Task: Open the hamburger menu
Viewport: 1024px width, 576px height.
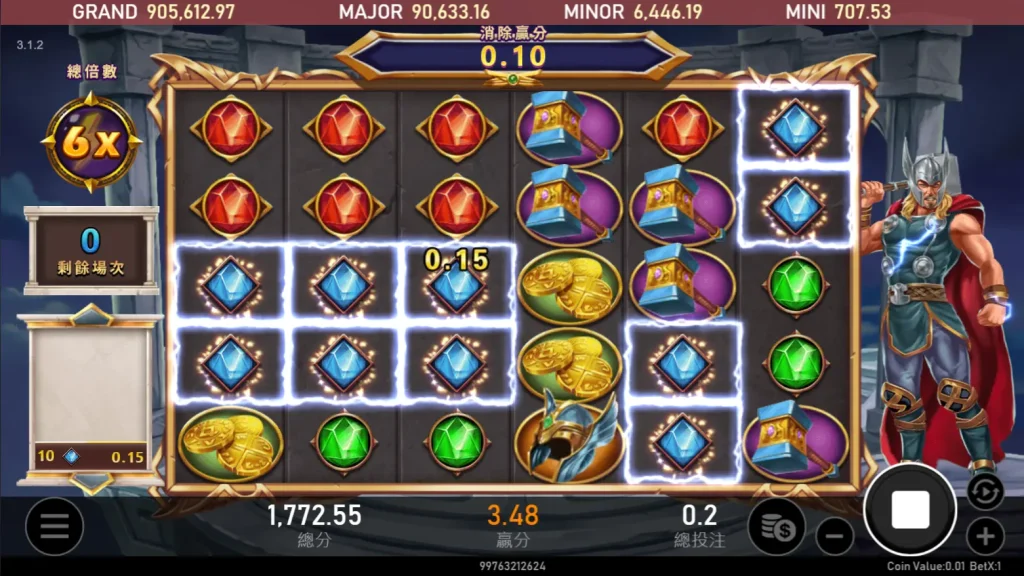Action: [x=54, y=526]
